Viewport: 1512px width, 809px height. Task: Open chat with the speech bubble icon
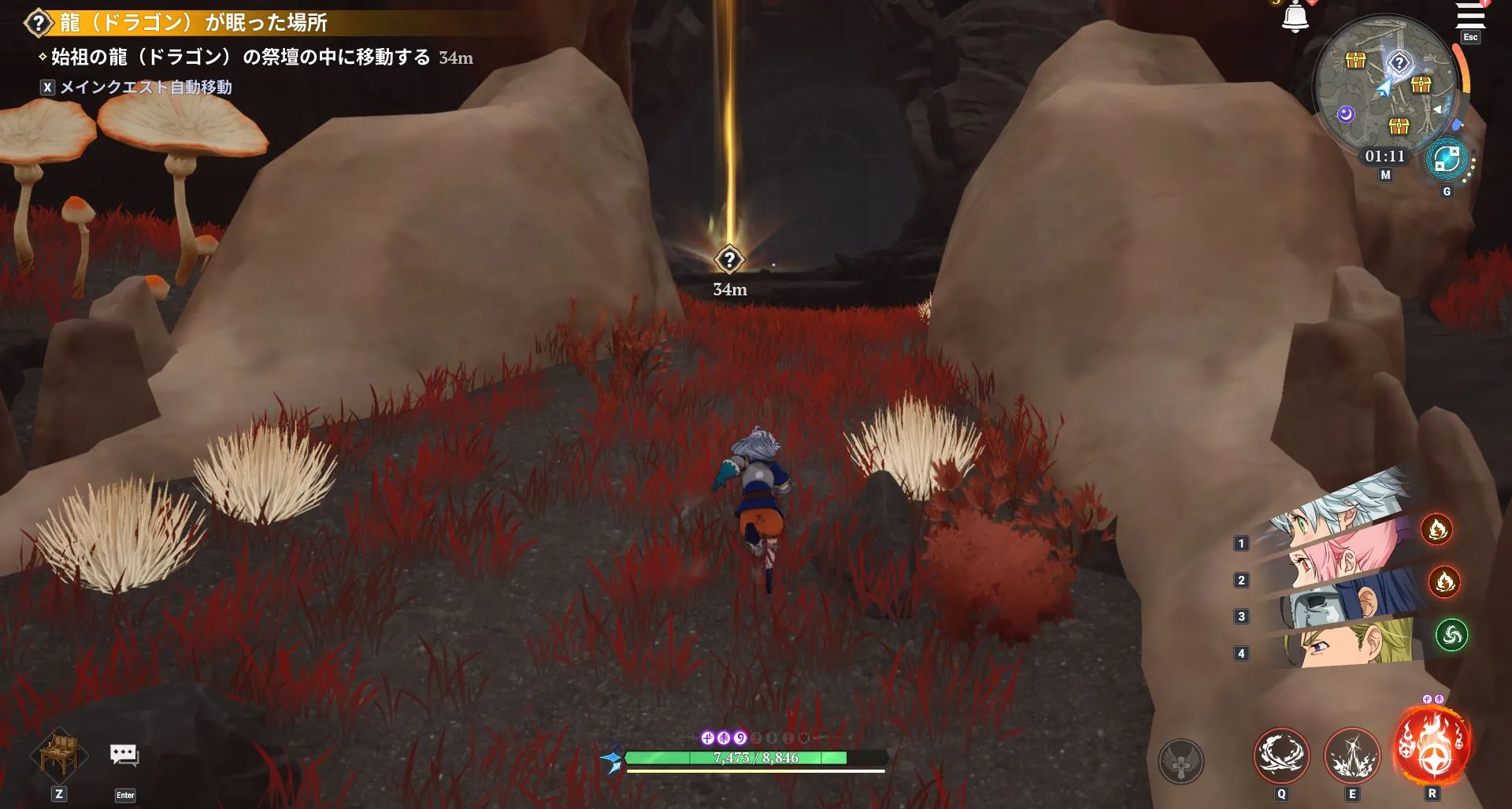pyautogui.click(x=124, y=755)
